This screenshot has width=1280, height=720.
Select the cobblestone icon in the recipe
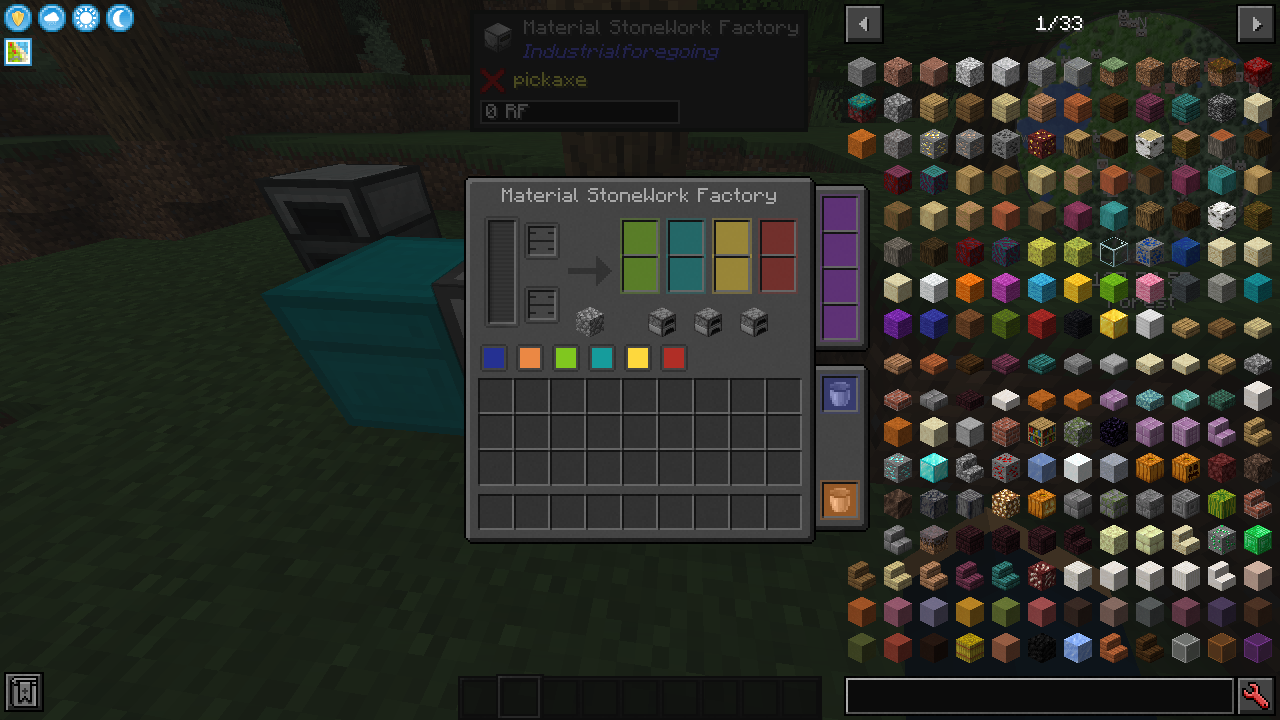(x=589, y=320)
